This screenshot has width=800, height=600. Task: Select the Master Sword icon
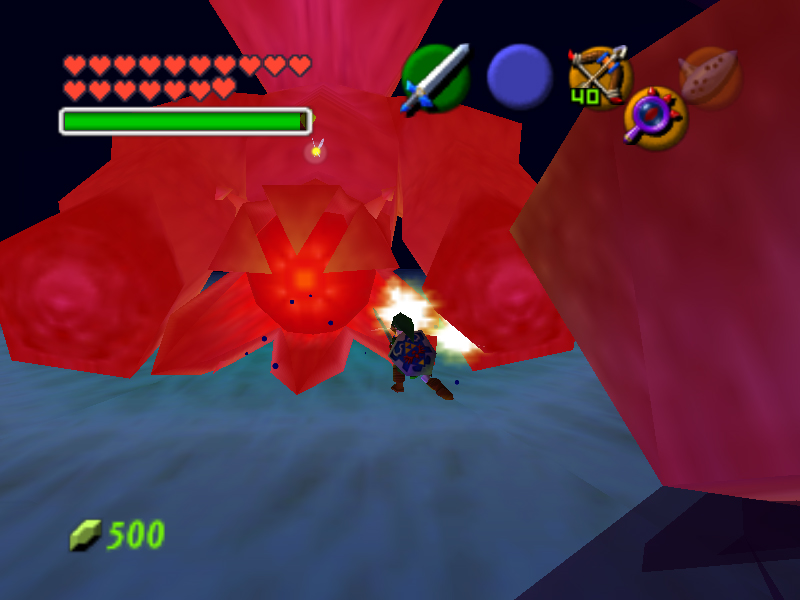pos(436,76)
